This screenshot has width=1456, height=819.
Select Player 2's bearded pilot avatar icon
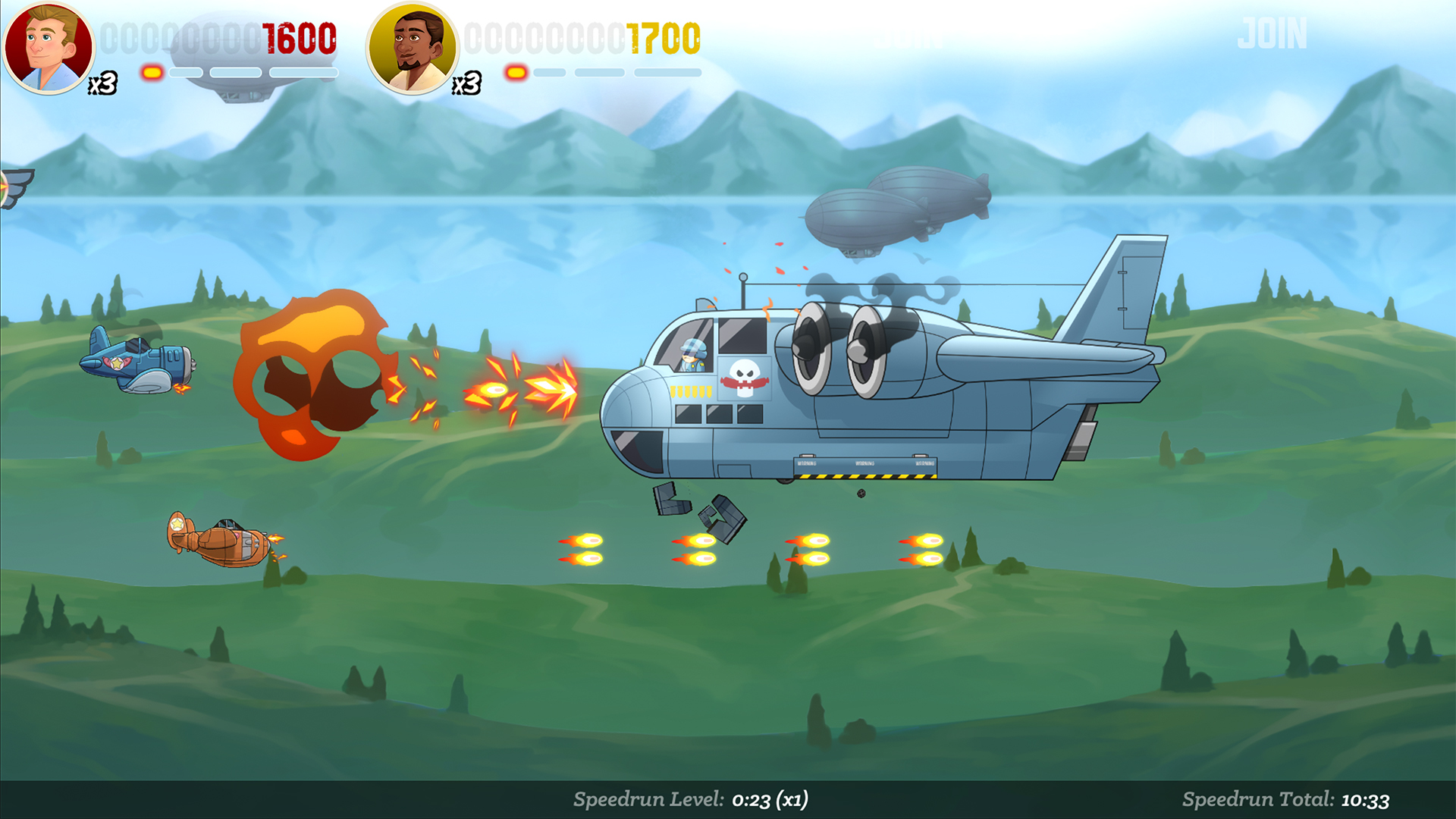tap(412, 47)
